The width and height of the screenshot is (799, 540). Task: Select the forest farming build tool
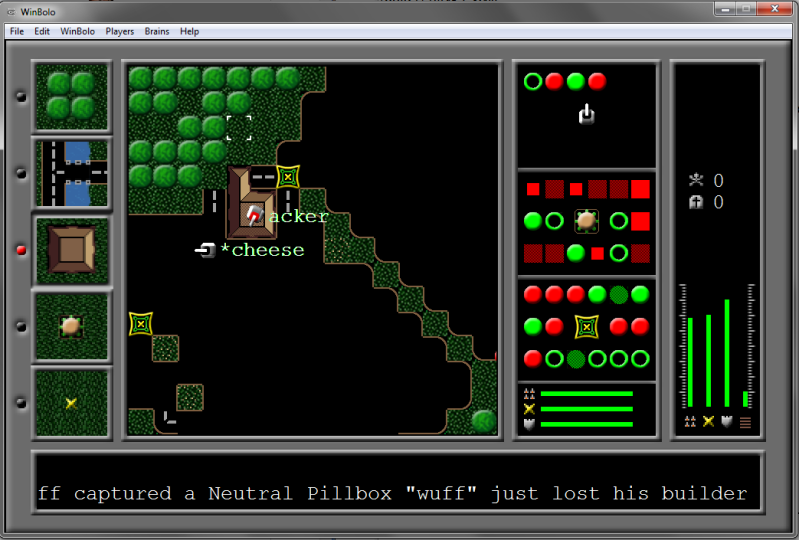(x=72, y=96)
